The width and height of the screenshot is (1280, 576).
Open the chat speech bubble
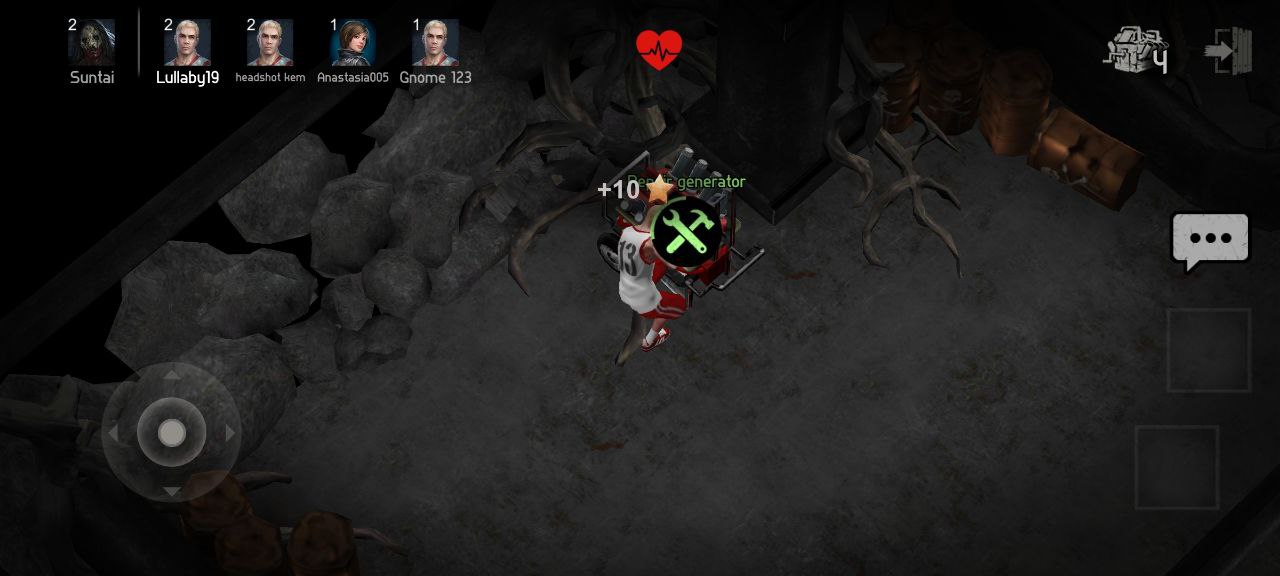coord(1210,240)
